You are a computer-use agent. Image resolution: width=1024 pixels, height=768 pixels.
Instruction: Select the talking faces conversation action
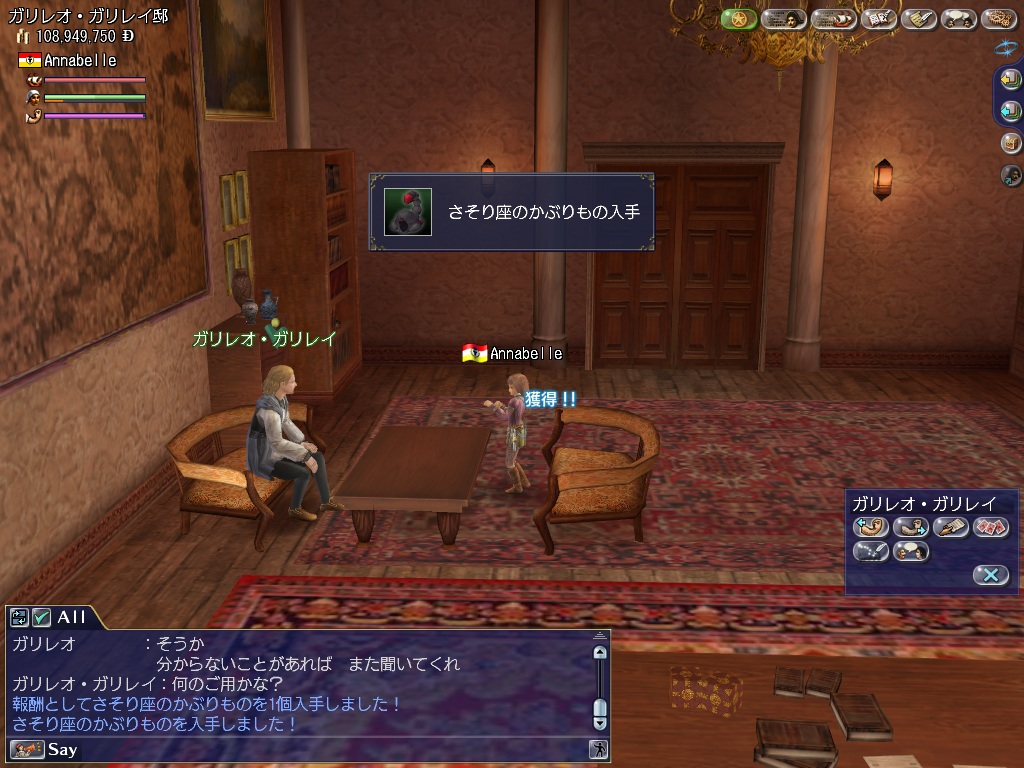(911, 551)
